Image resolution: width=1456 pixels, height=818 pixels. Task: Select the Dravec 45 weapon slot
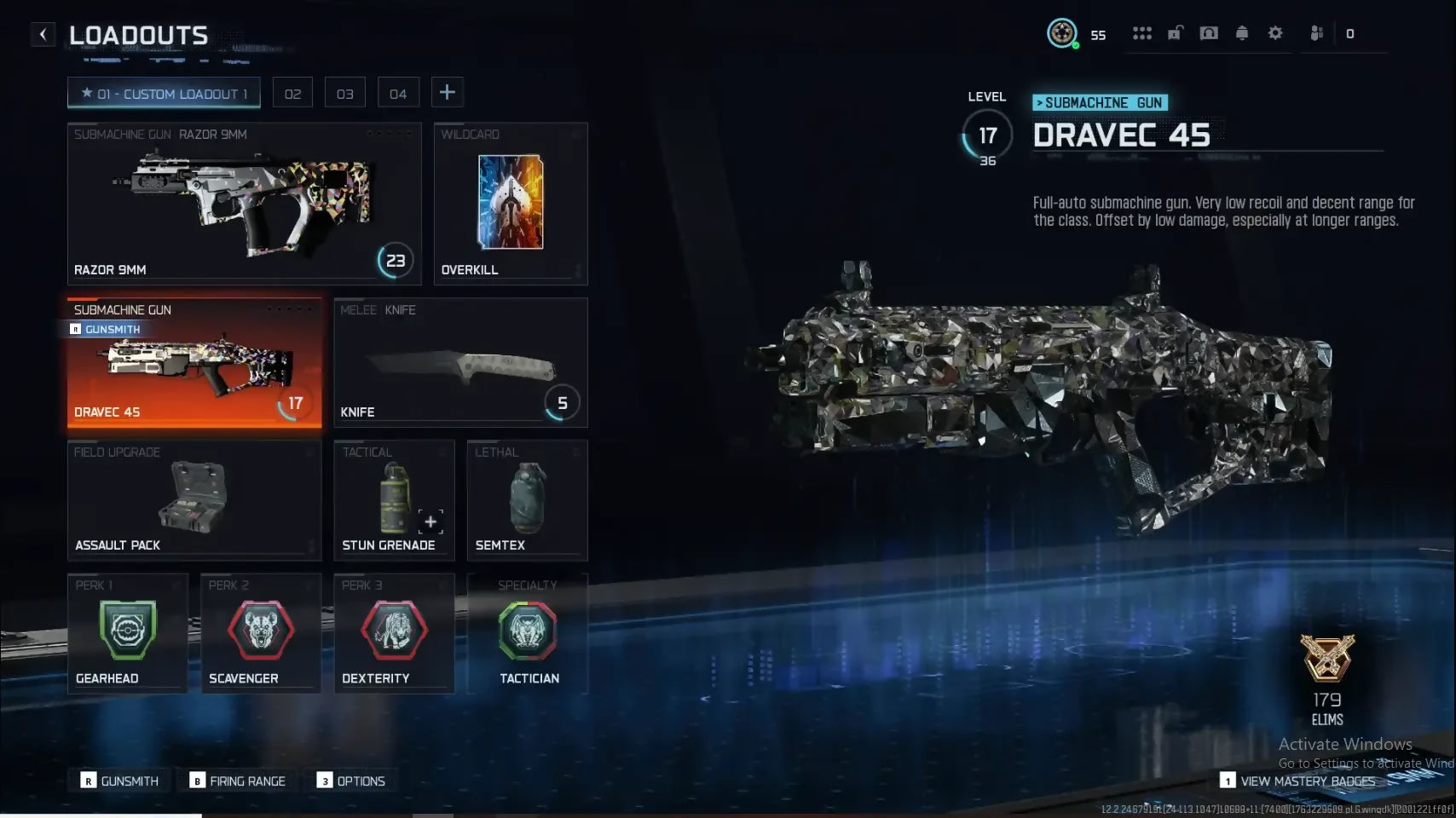coord(194,362)
